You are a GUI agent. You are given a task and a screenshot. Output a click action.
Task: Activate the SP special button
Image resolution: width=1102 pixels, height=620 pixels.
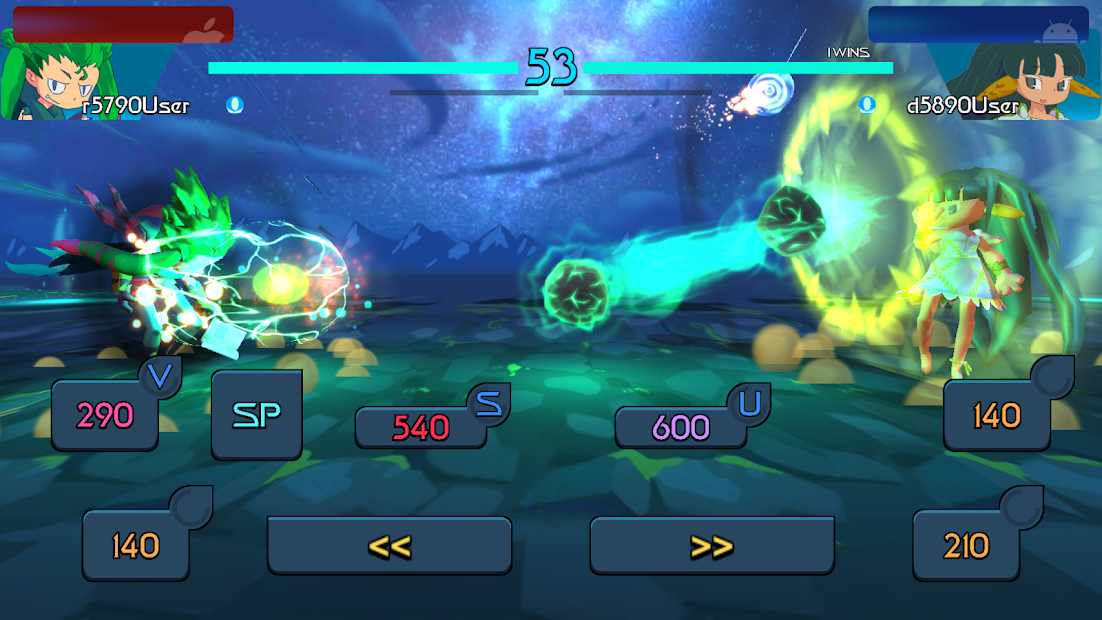pyautogui.click(x=256, y=415)
